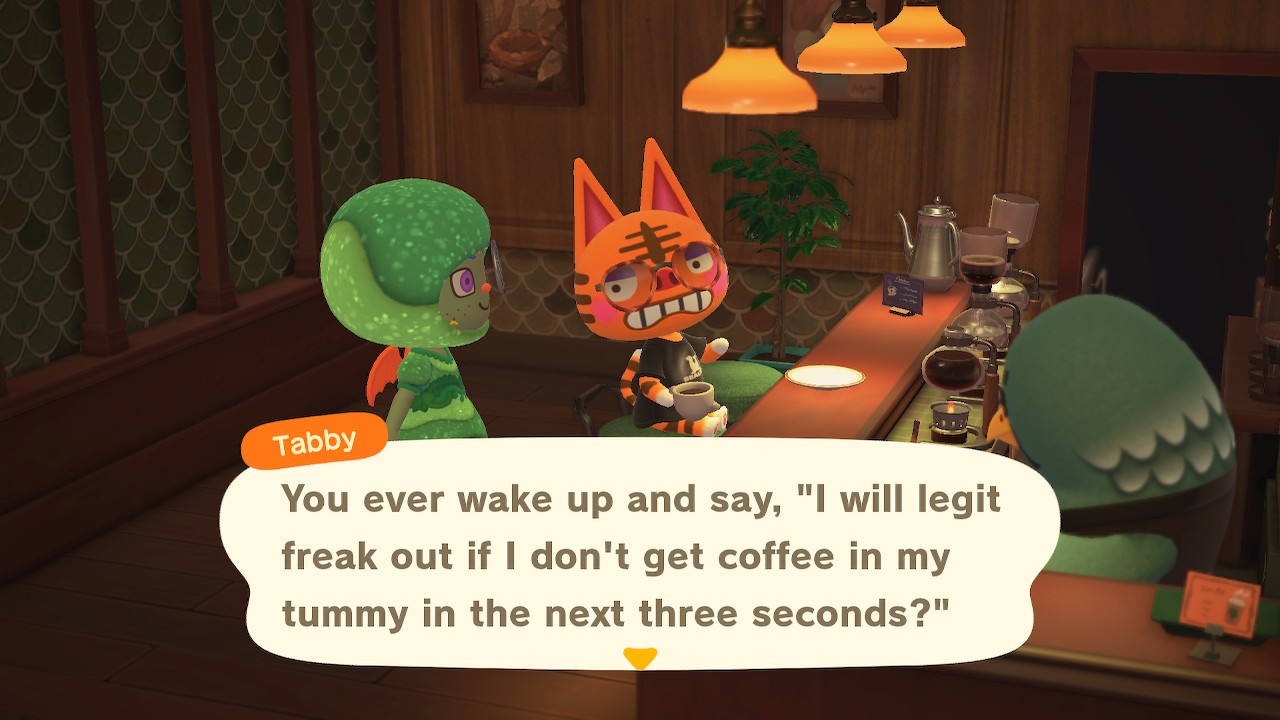Advance dialogue with the yellow arrow
1280x720 pixels.
639,658
